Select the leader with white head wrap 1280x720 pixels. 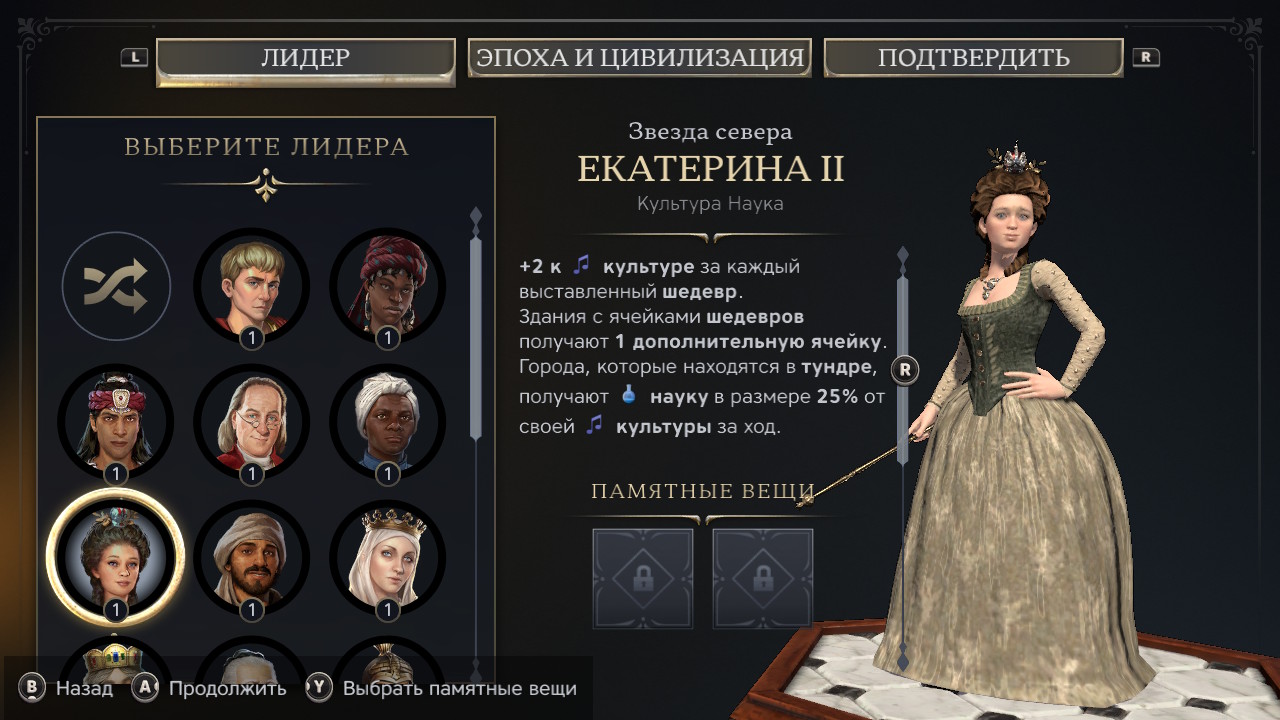point(387,422)
